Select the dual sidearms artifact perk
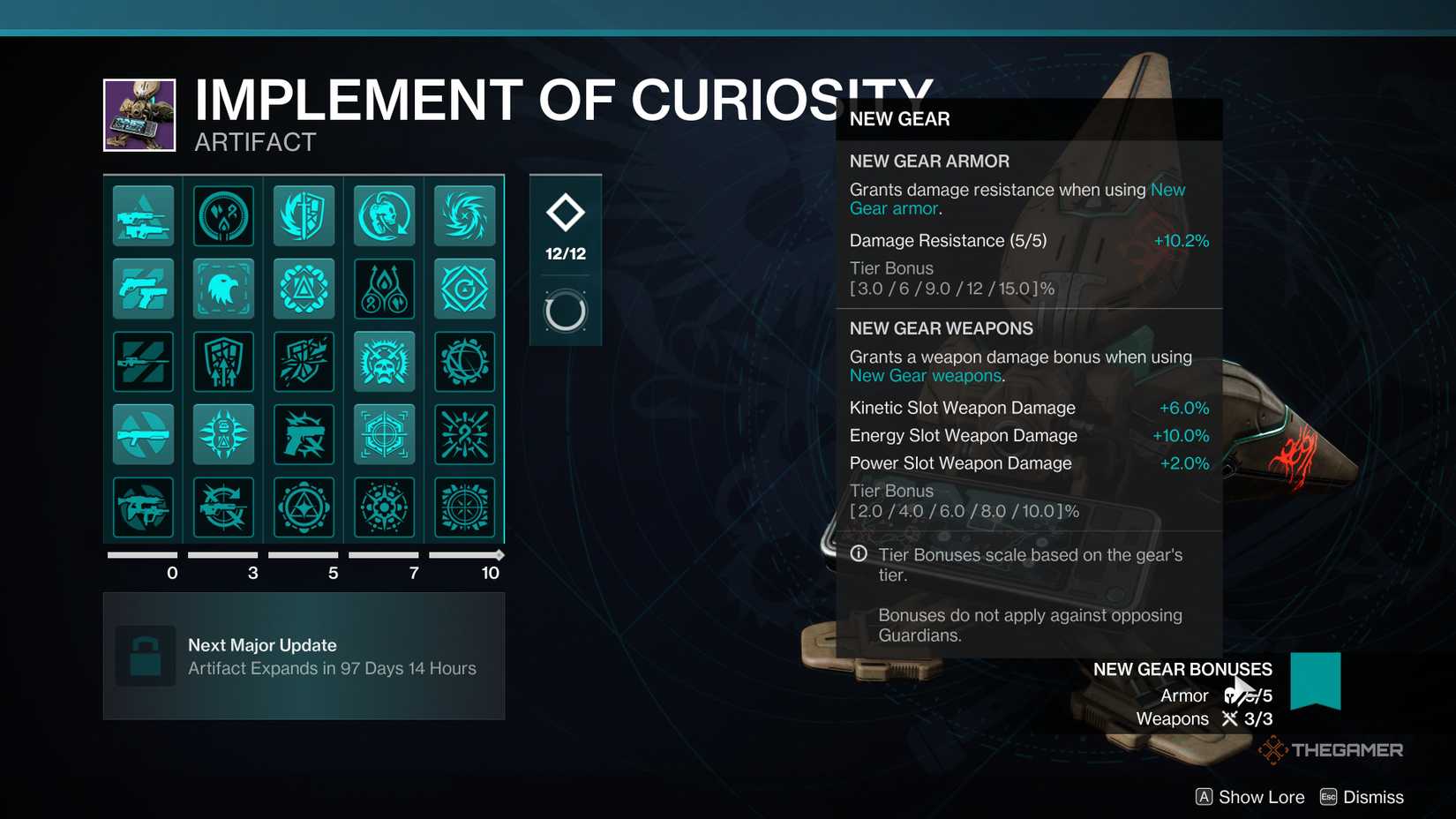 [143, 288]
